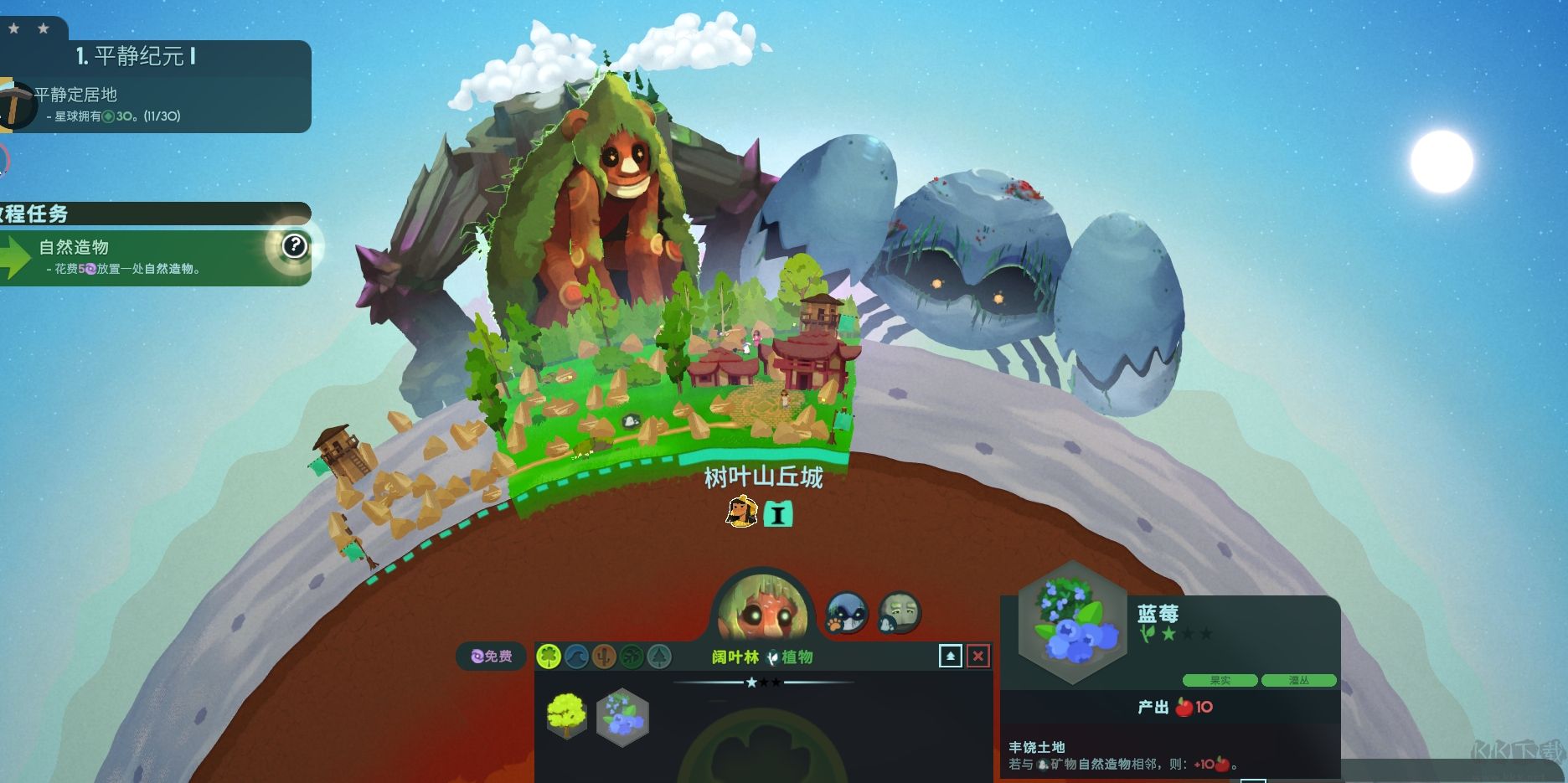Click the taiga pine tree biome icon

point(659,656)
